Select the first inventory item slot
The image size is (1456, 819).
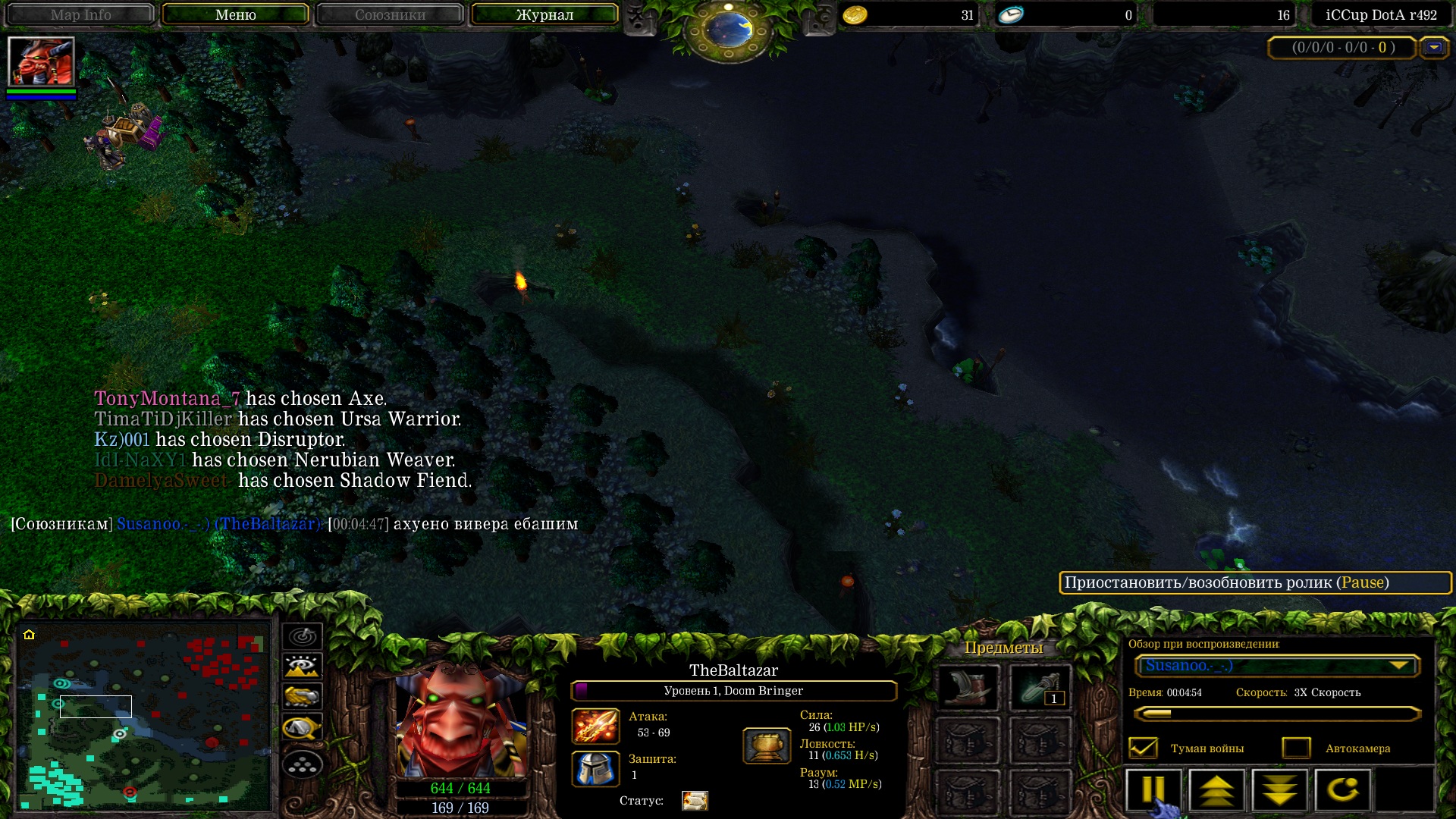tap(968, 687)
